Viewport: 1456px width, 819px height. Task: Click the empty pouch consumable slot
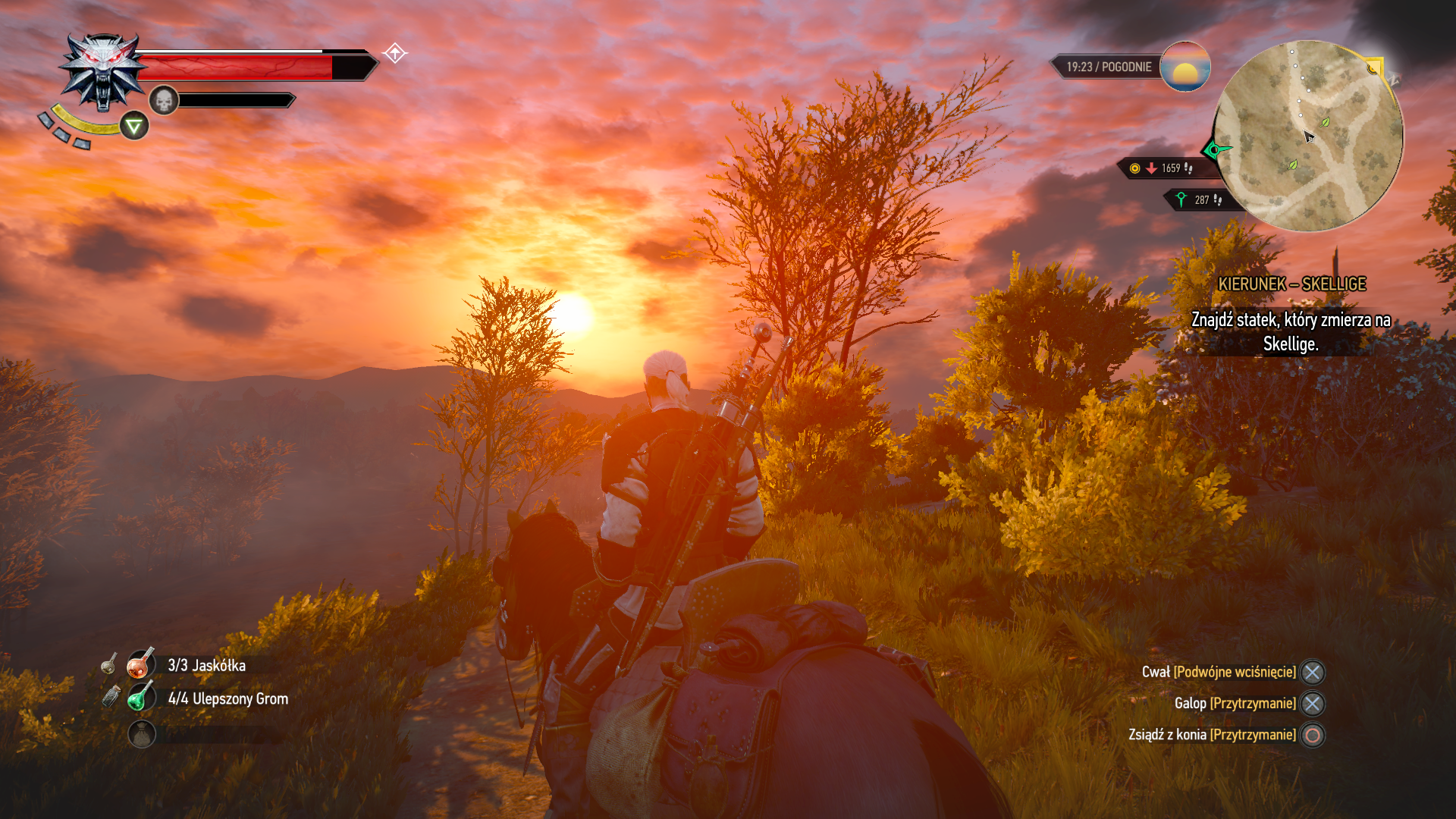pos(142,734)
